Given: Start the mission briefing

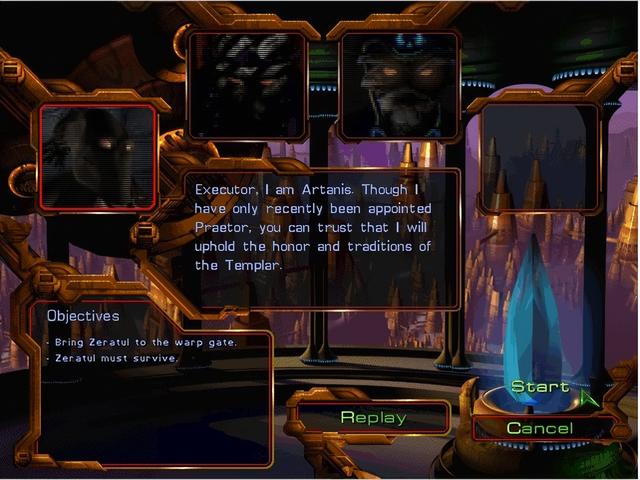Looking at the screenshot, I should click(540, 387).
